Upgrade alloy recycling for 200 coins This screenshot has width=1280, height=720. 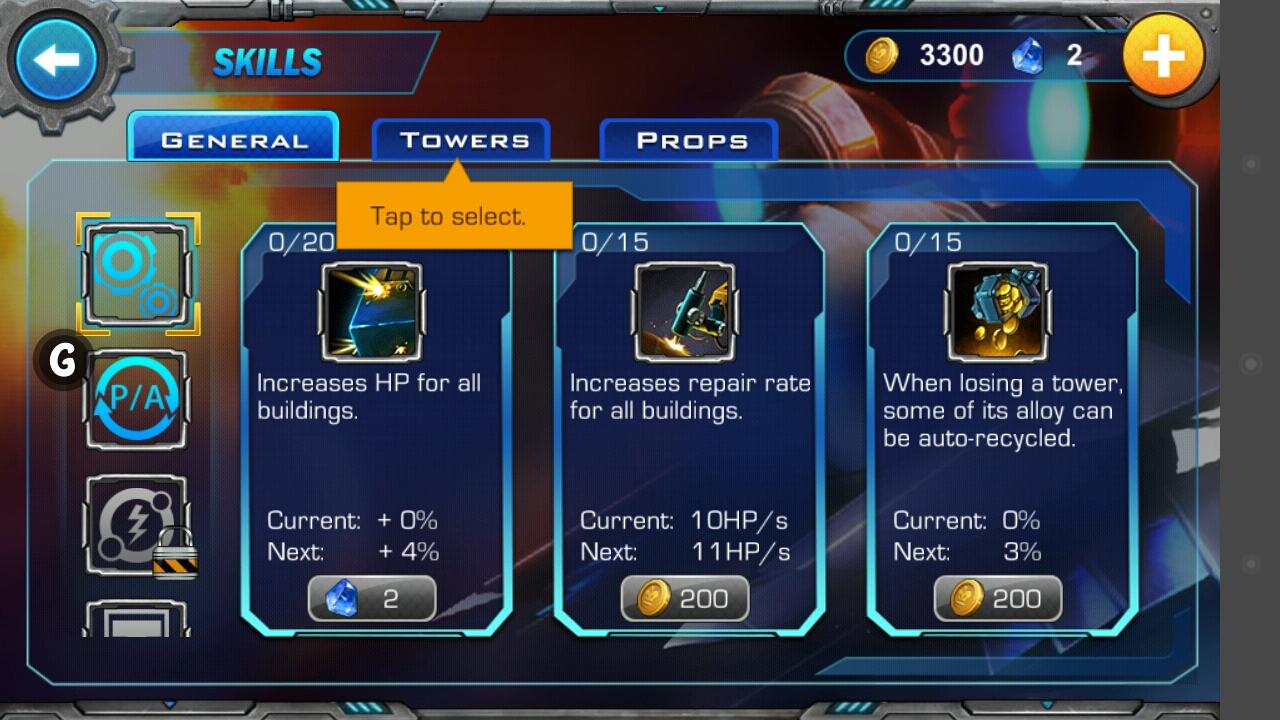(x=998, y=598)
